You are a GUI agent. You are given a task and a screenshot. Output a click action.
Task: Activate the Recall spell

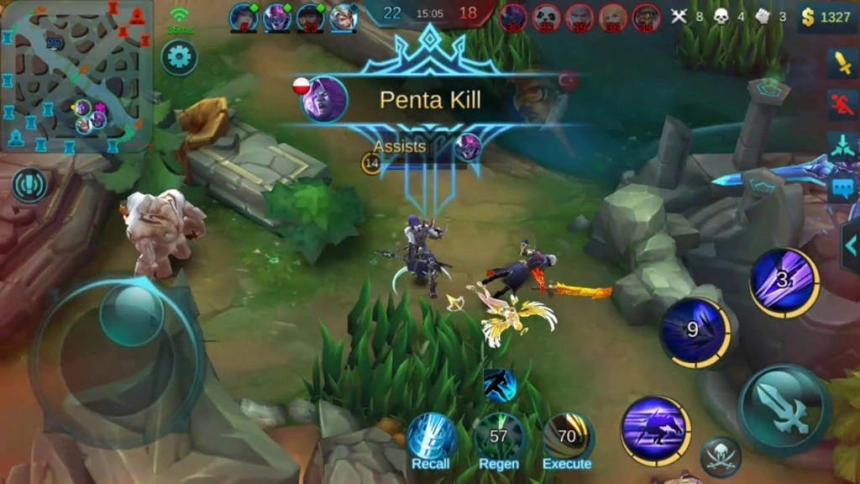[432, 438]
